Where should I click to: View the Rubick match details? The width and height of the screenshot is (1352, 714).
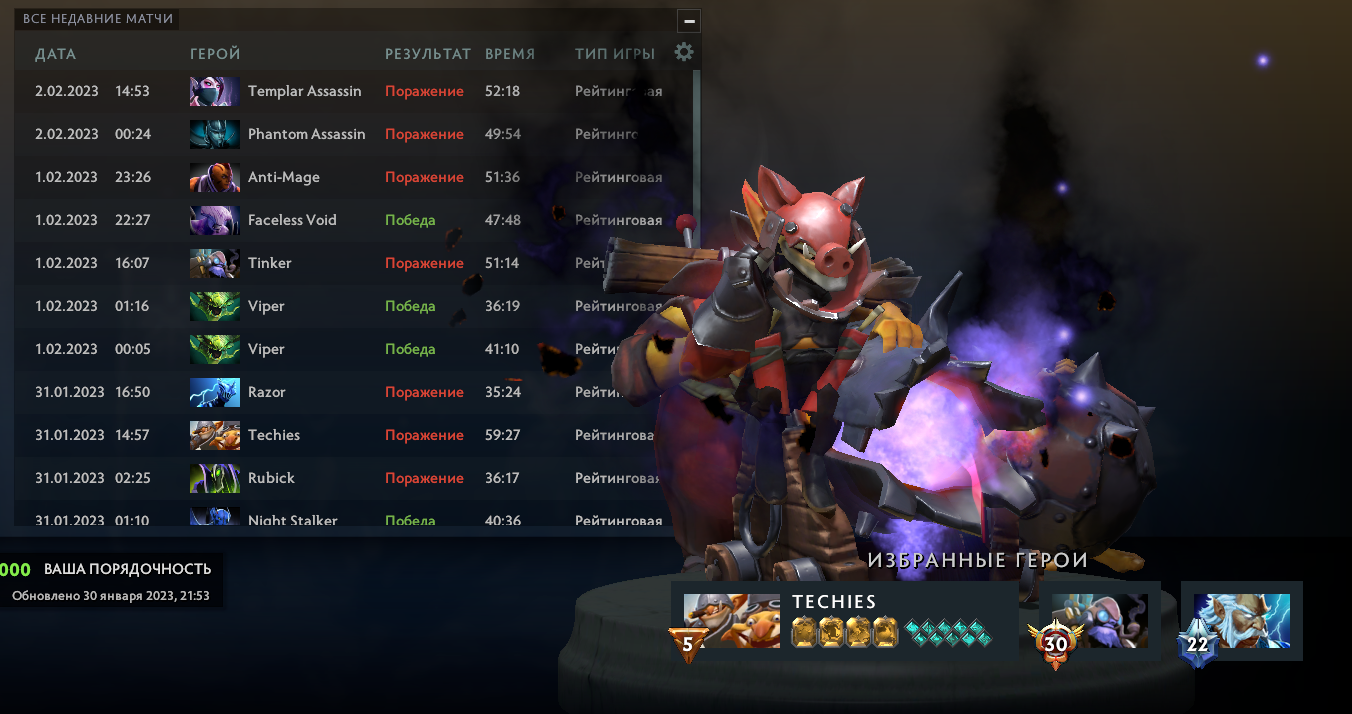click(x=271, y=479)
